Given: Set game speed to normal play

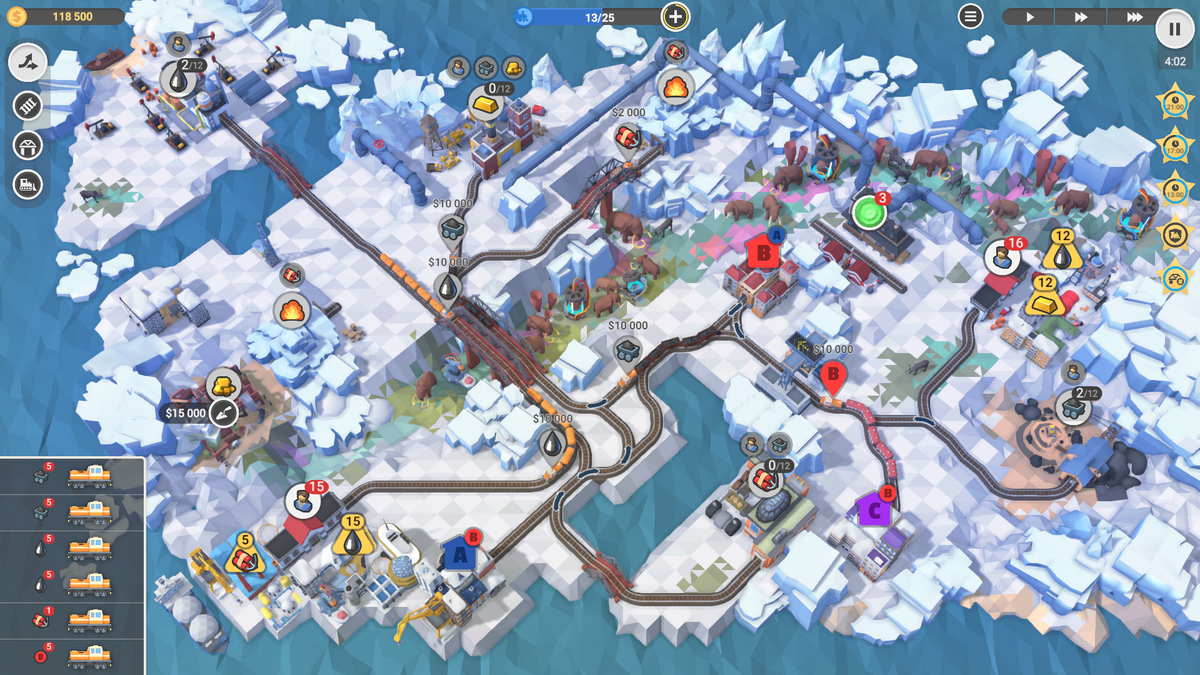Looking at the screenshot, I should pyautogui.click(x=1030, y=17).
